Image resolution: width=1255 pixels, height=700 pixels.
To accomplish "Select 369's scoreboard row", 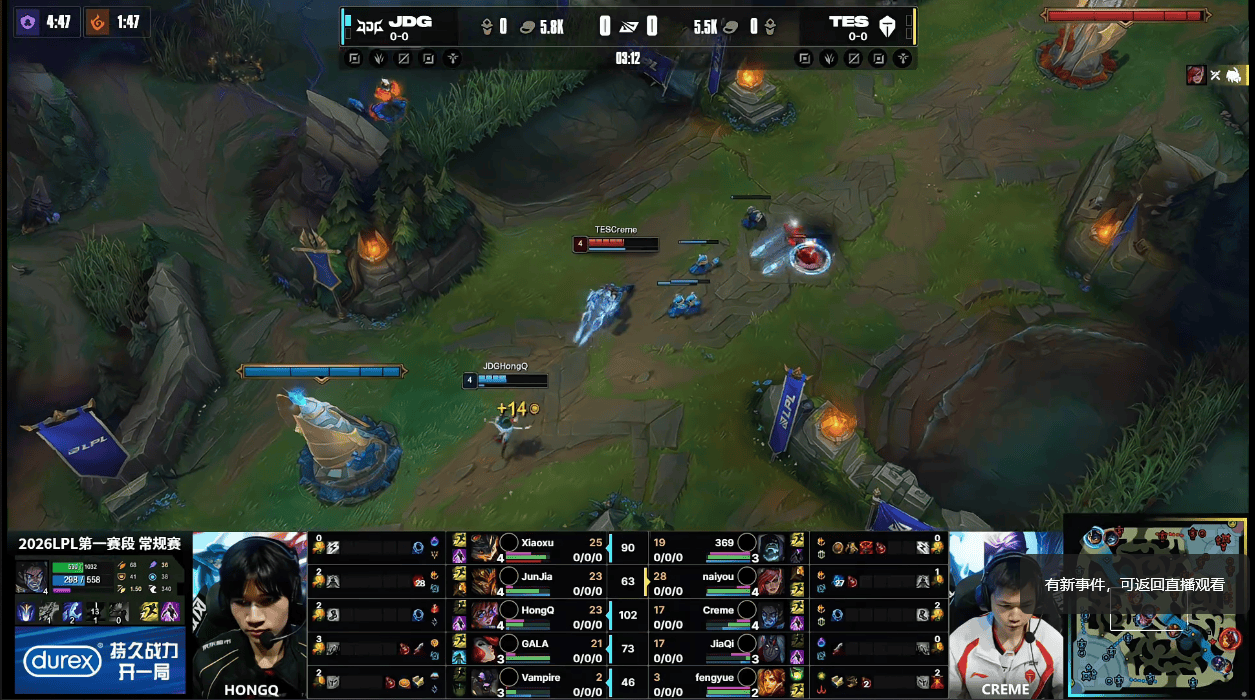I will (x=722, y=546).
